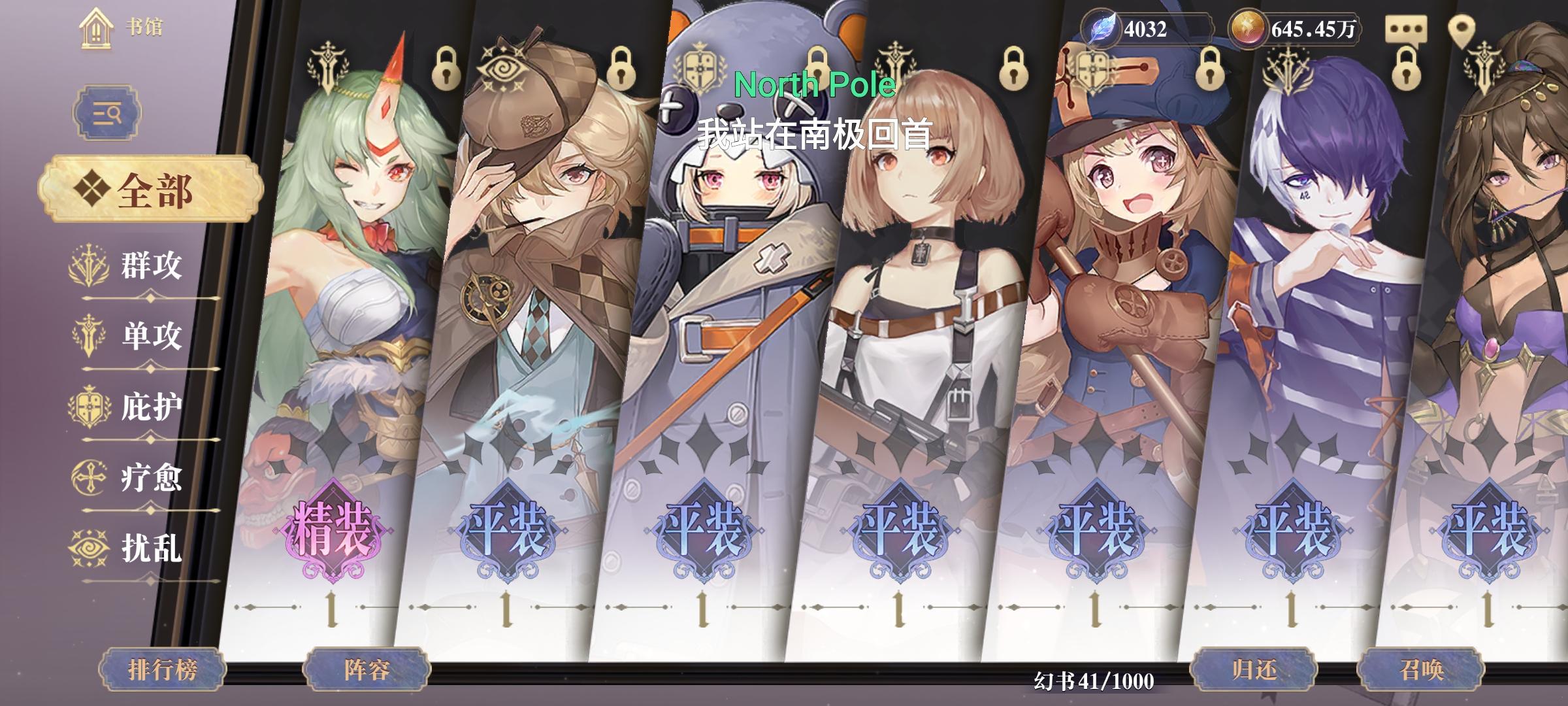
Task: Open the 书馆 library home icon
Action: tap(96, 29)
